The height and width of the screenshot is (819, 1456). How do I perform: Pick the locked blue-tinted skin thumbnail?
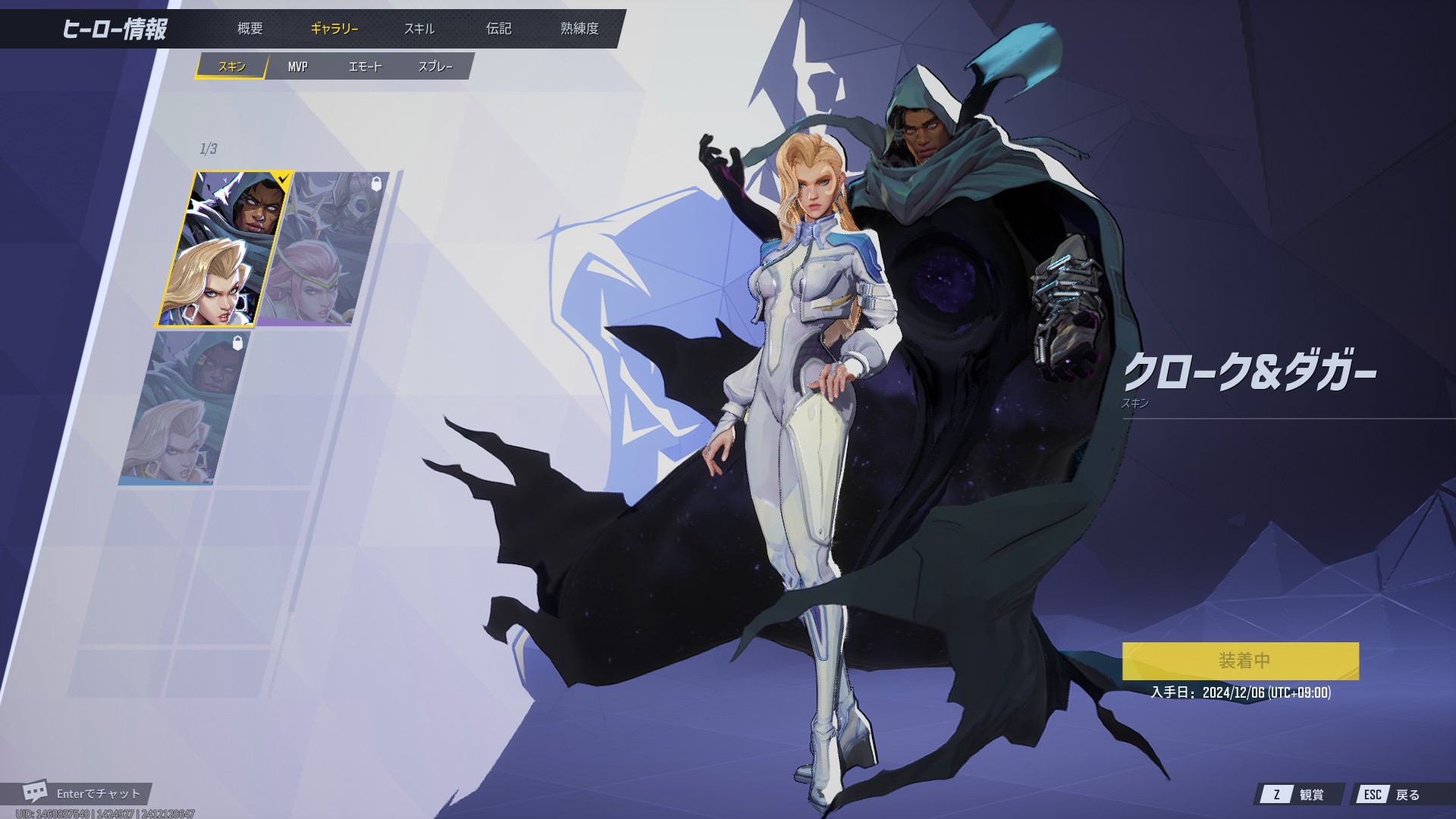(x=186, y=407)
